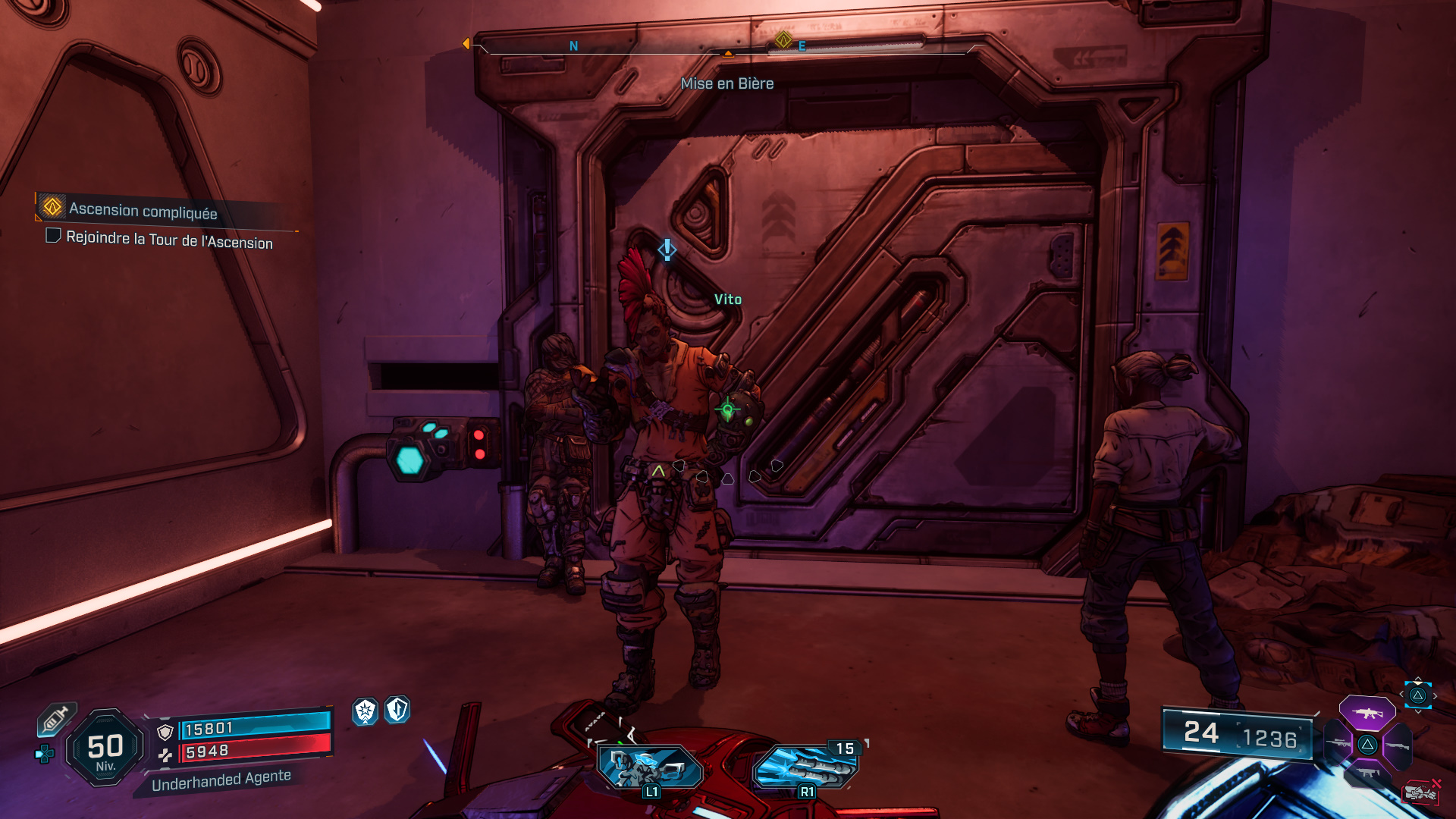Select the SMG slot in weapon cross
This screenshot has width=1456, height=819.
(1367, 773)
